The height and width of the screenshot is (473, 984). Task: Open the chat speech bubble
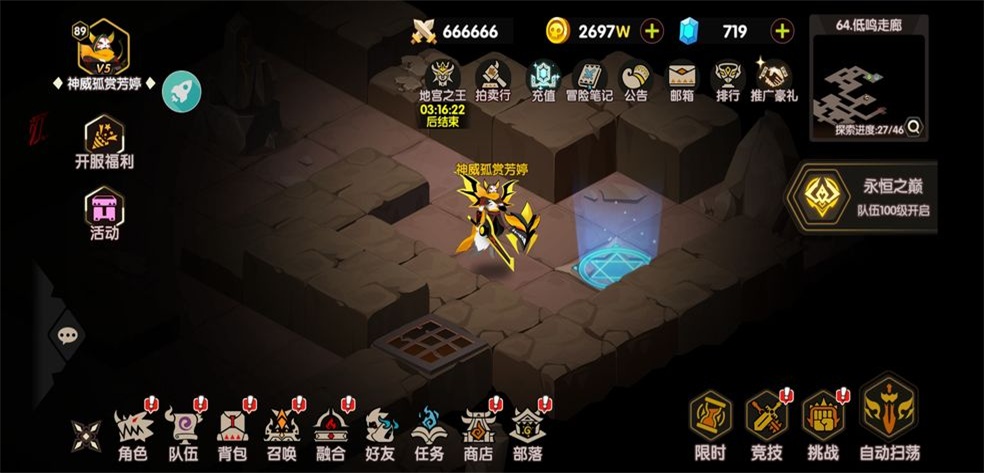pos(67,336)
